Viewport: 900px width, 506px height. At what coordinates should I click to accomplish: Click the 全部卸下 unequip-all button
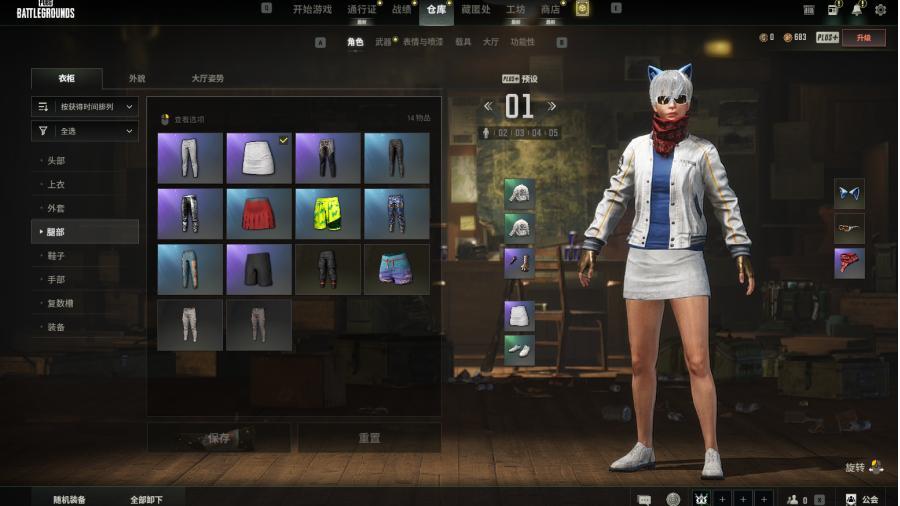[x=146, y=499]
